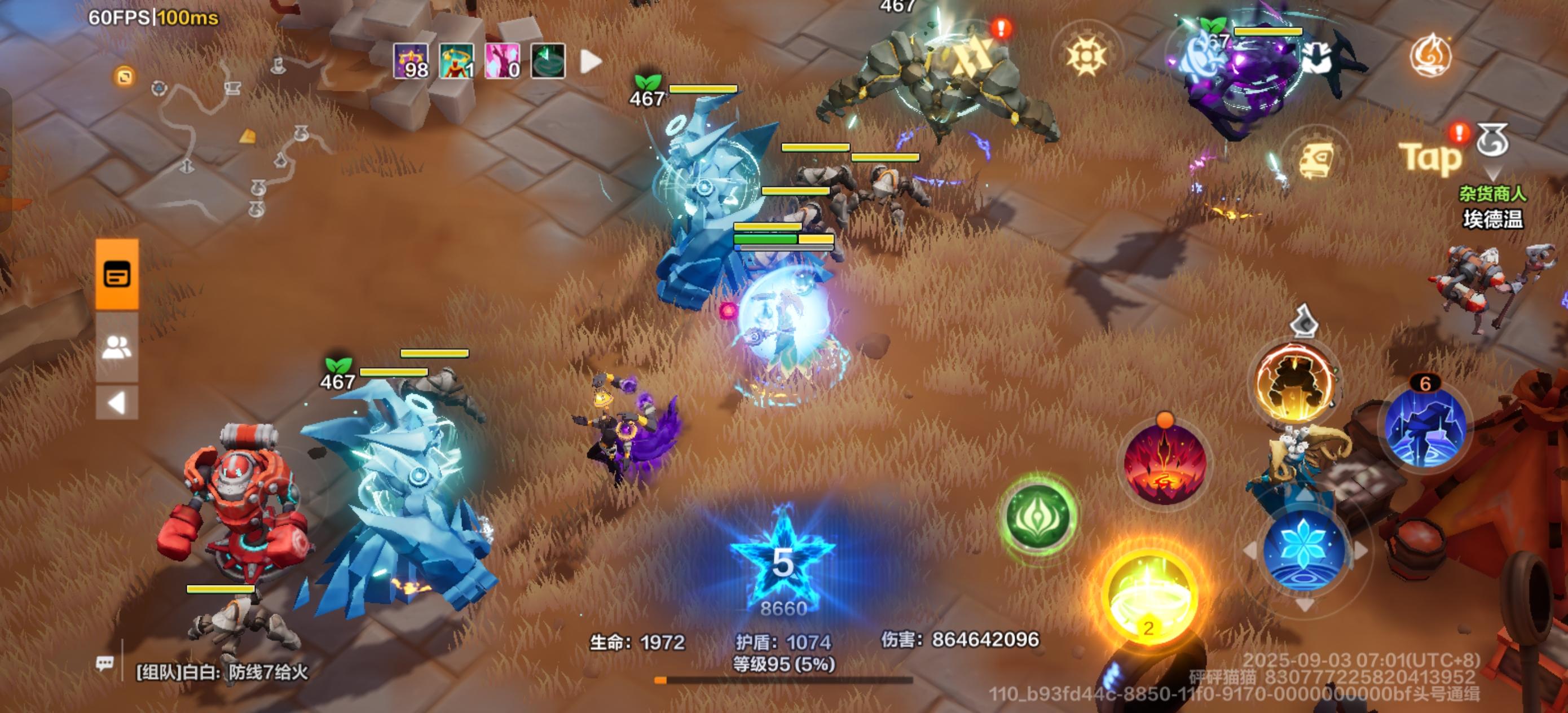Toggle the highlighted chat panel in left sidebar
Image resolution: width=1568 pixels, height=713 pixels.
(x=118, y=275)
